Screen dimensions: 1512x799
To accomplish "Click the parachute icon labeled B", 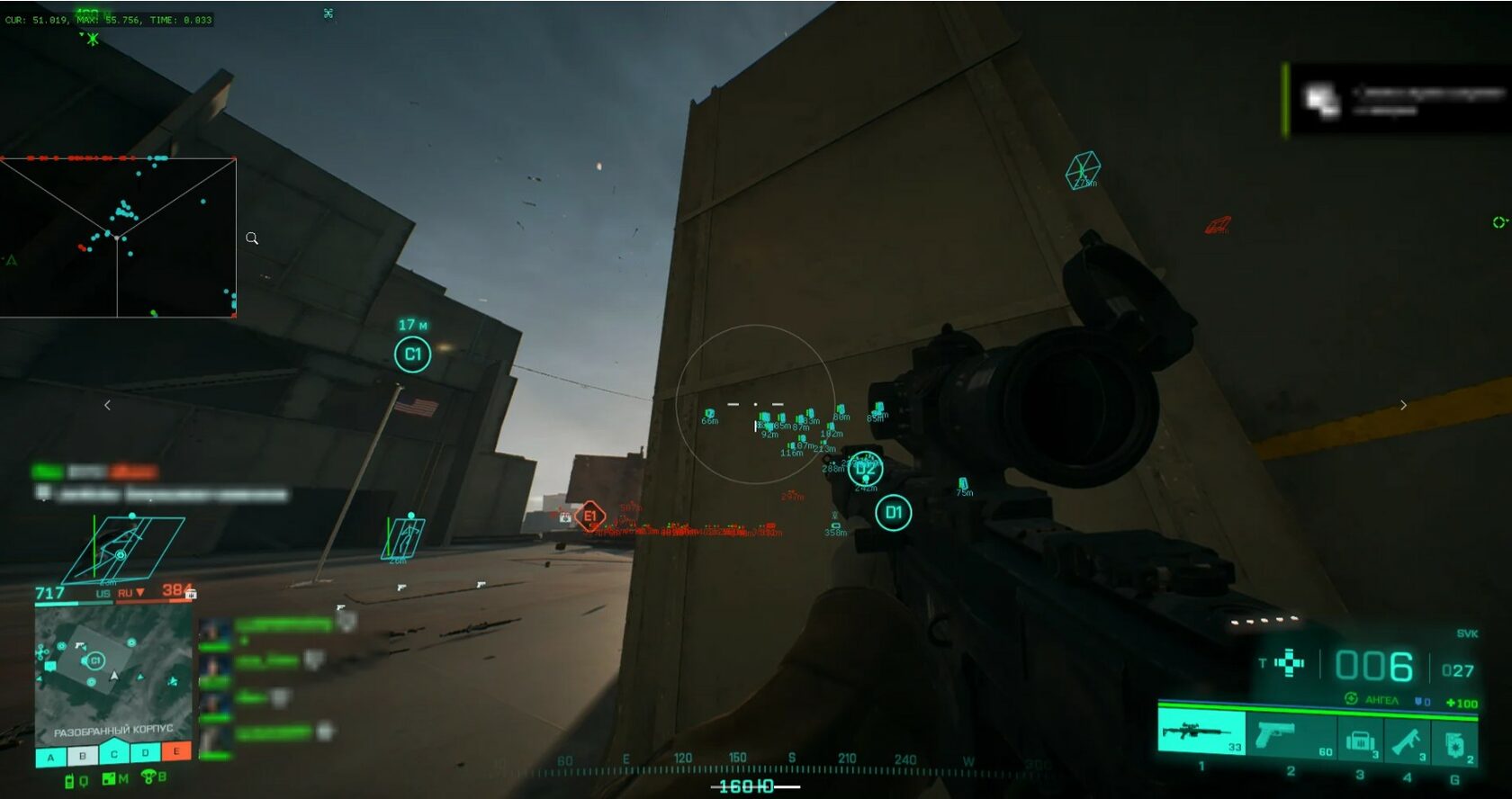I will click(x=148, y=777).
